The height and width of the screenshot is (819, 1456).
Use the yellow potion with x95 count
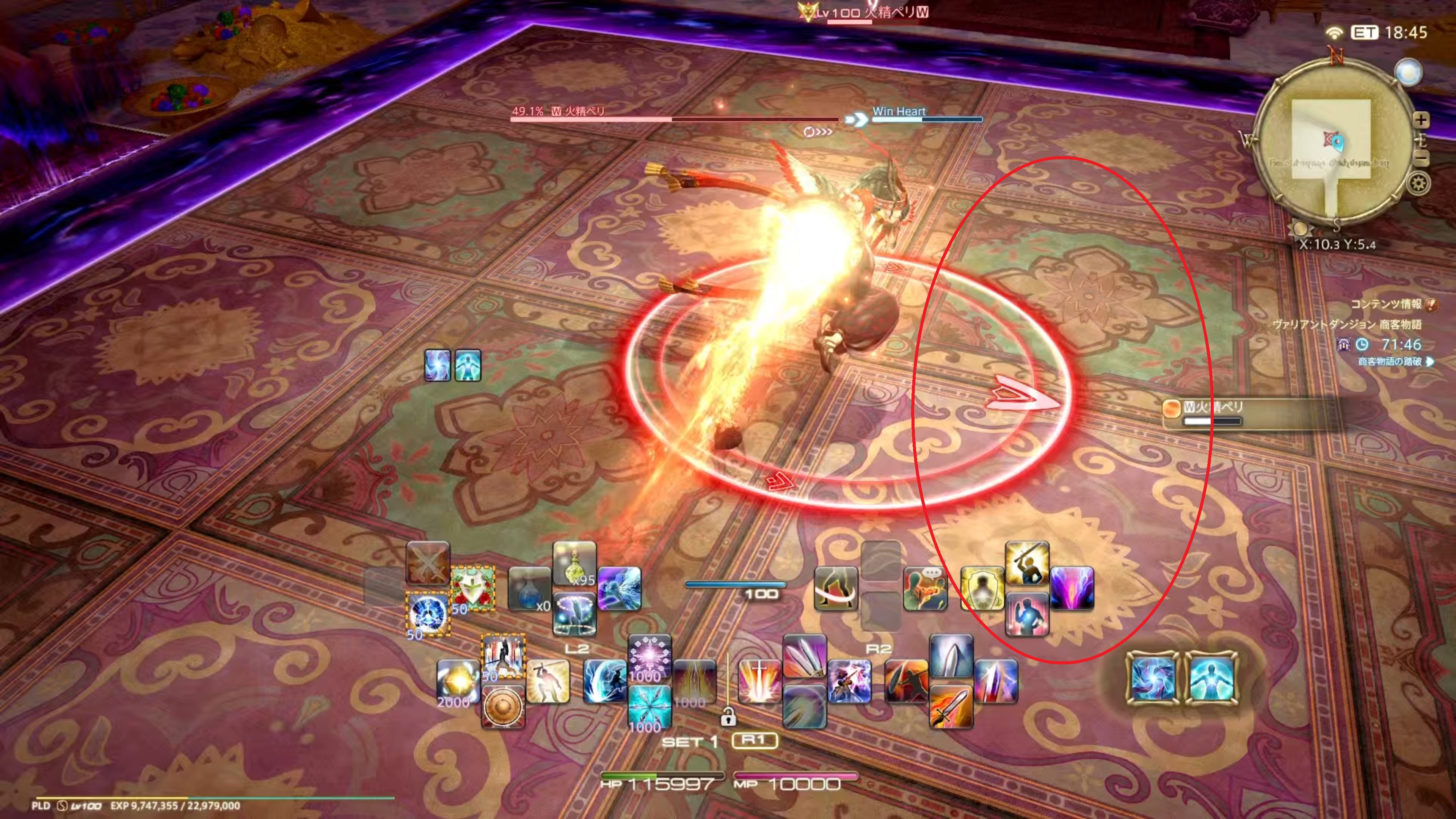point(574,563)
